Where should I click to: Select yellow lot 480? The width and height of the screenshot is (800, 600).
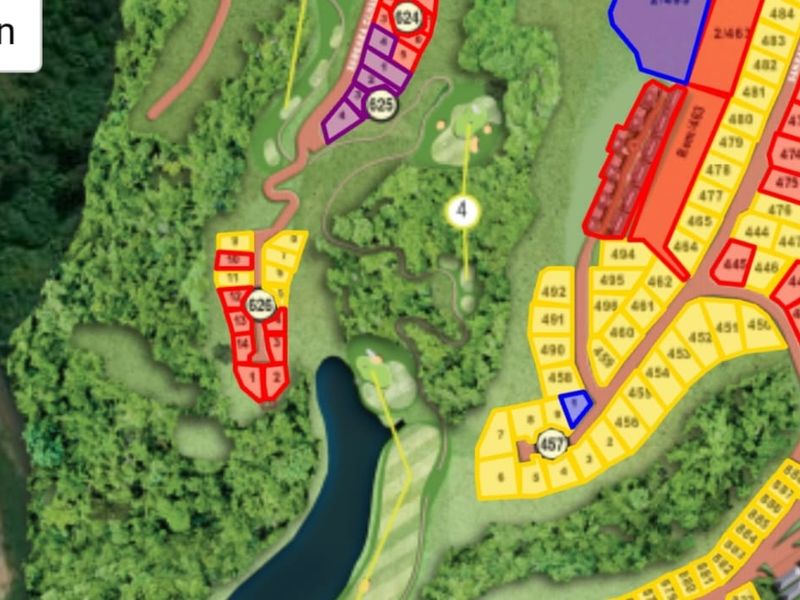pos(740,119)
